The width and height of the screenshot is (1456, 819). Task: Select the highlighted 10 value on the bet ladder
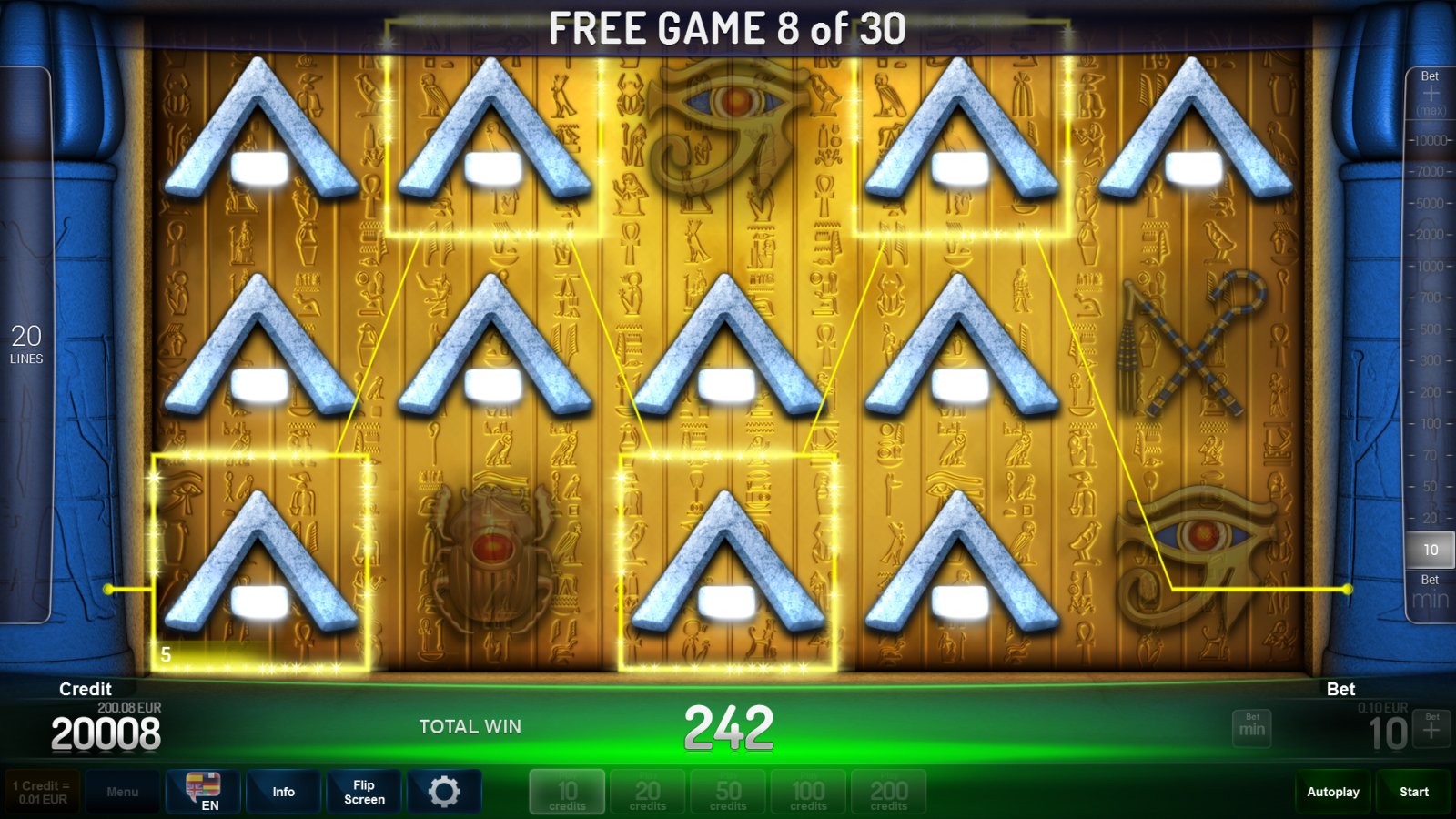pos(1430,550)
